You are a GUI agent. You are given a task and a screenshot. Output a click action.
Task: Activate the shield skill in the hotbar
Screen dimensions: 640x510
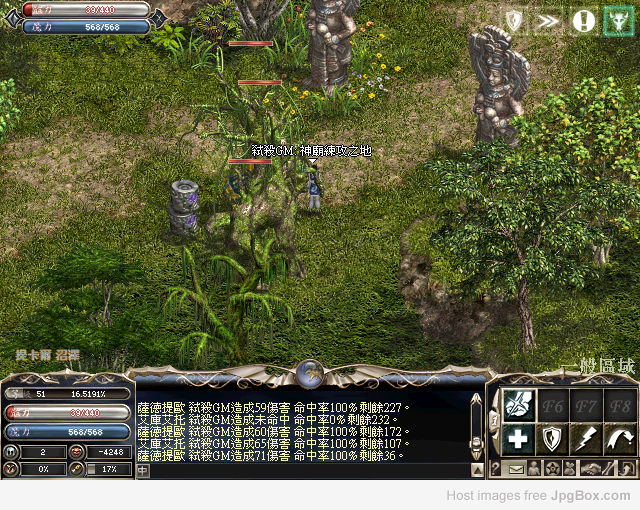pos(551,438)
